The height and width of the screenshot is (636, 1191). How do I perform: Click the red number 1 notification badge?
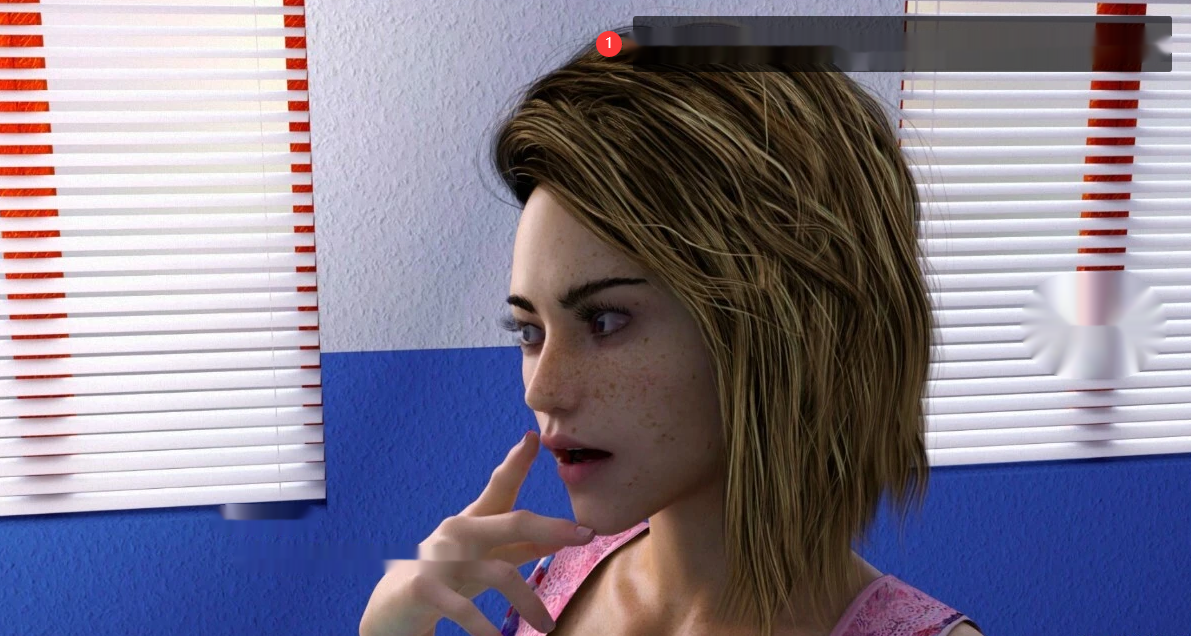tap(609, 44)
